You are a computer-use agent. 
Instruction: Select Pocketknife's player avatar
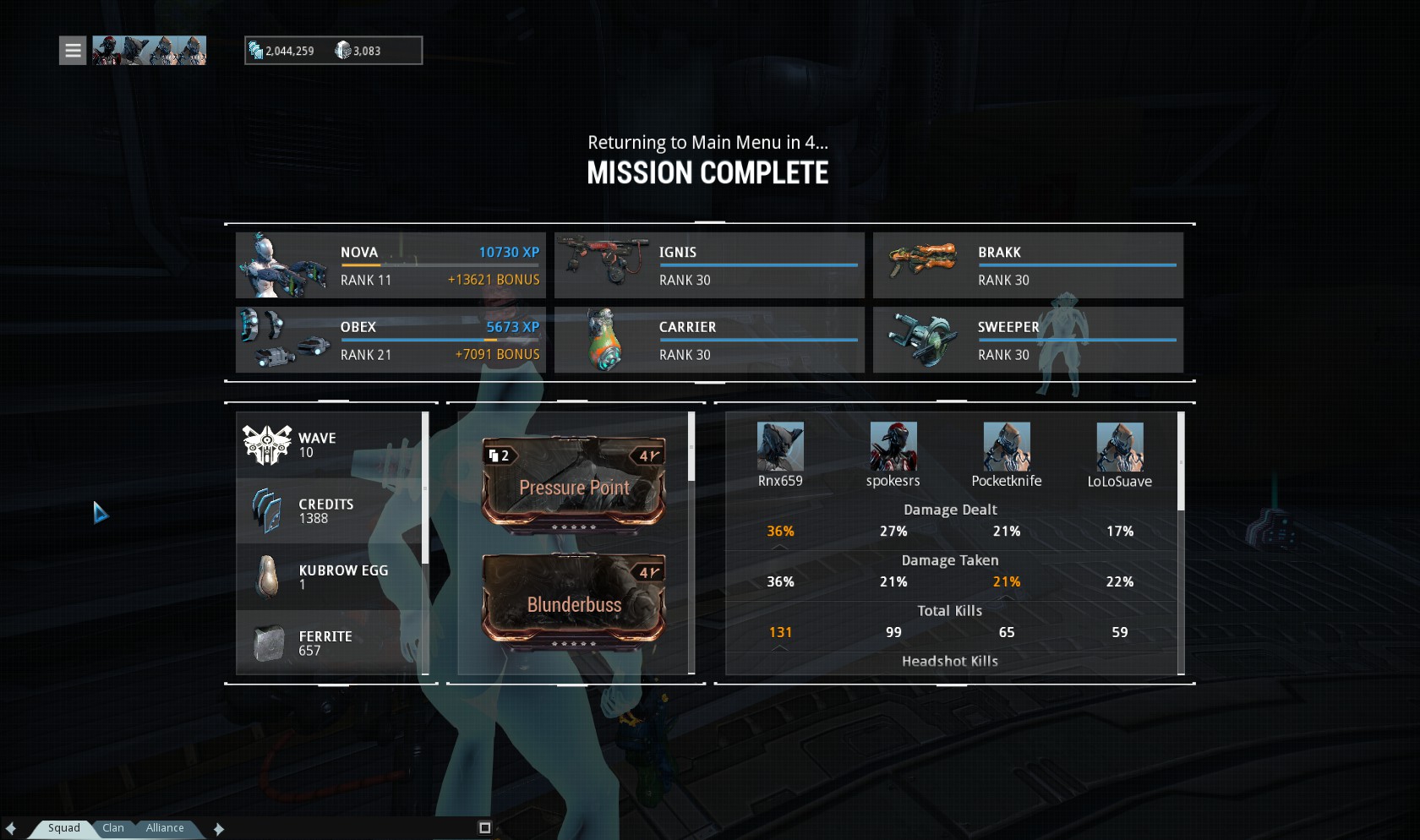(x=1007, y=446)
